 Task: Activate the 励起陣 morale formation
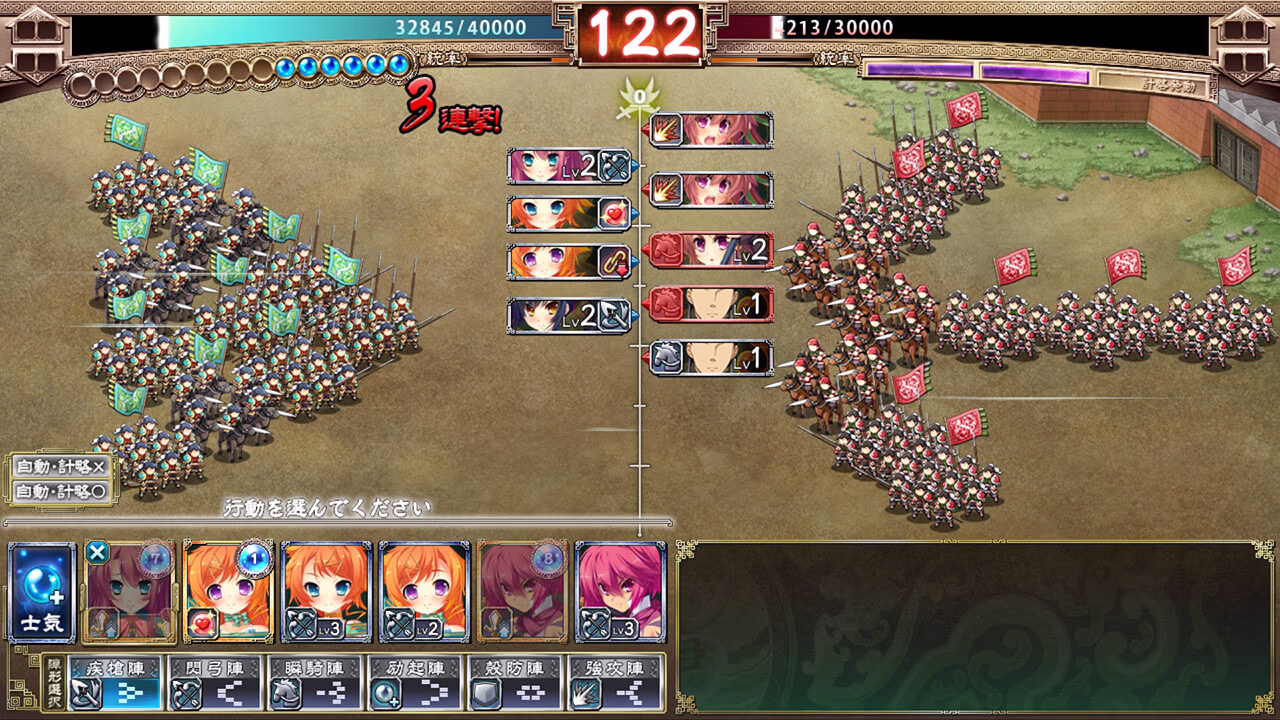tap(415, 682)
